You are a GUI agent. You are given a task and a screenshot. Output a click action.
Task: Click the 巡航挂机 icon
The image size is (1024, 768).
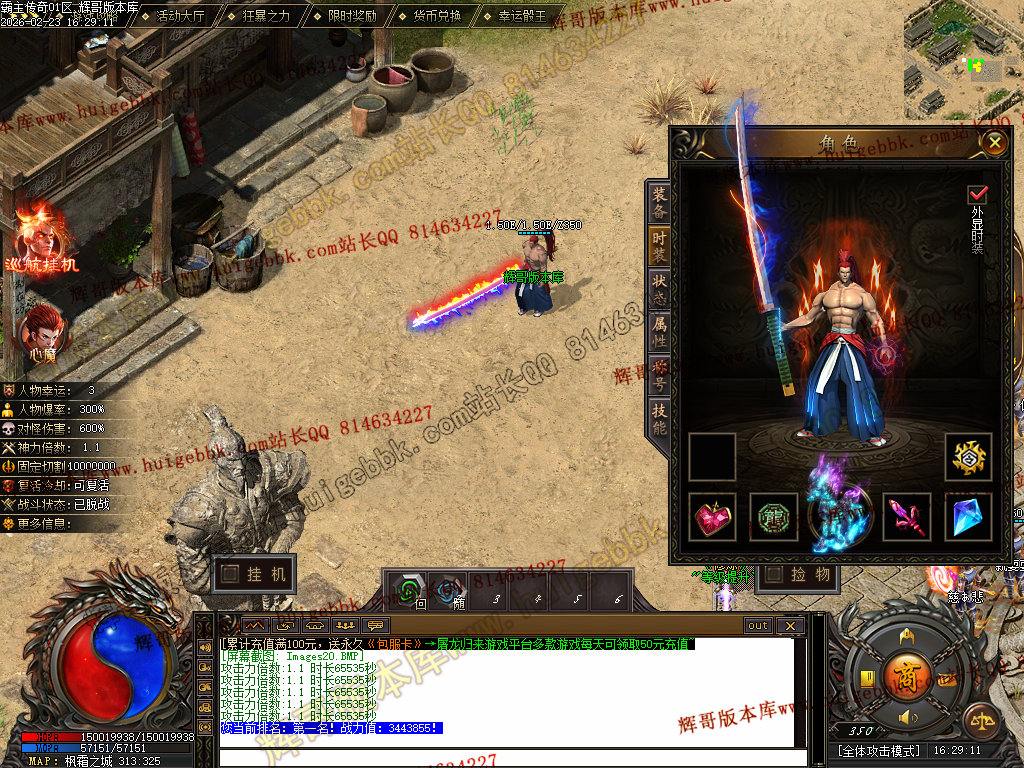(x=40, y=238)
